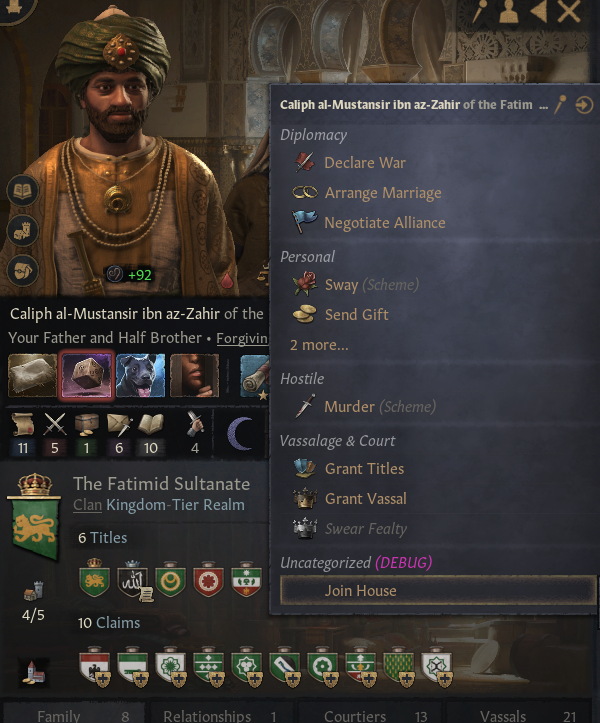Select Grant Vassal option

tap(365, 498)
